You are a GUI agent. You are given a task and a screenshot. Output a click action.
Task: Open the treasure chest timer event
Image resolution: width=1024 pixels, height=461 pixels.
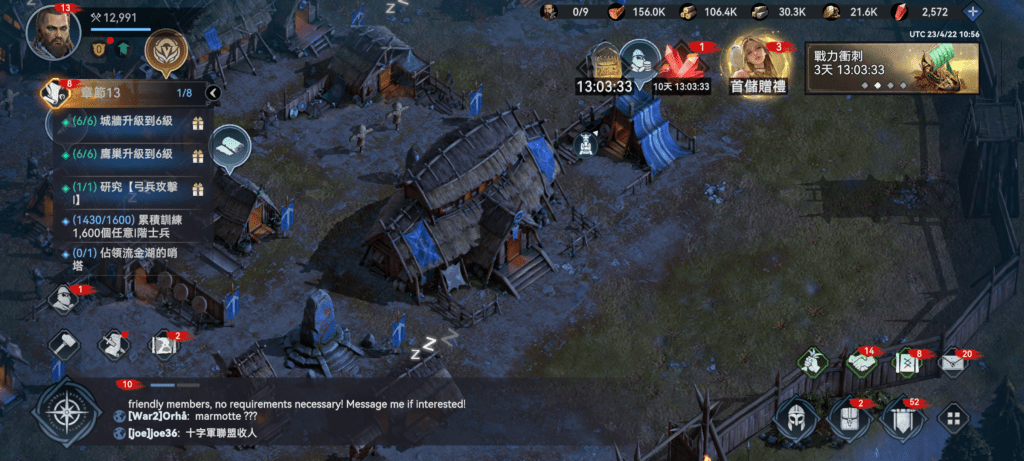coord(604,68)
